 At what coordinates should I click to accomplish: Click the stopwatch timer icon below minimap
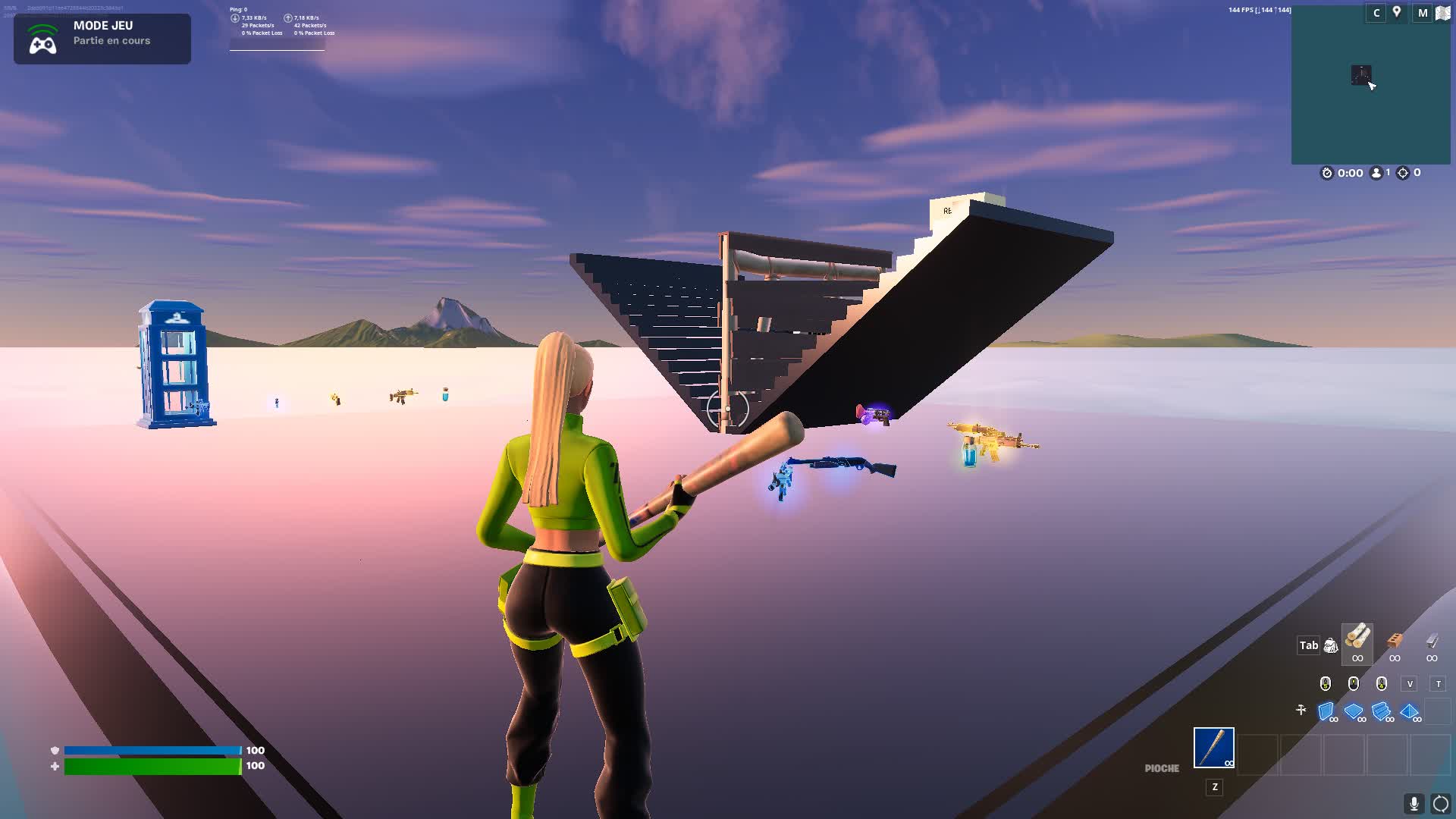click(1327, 173)
